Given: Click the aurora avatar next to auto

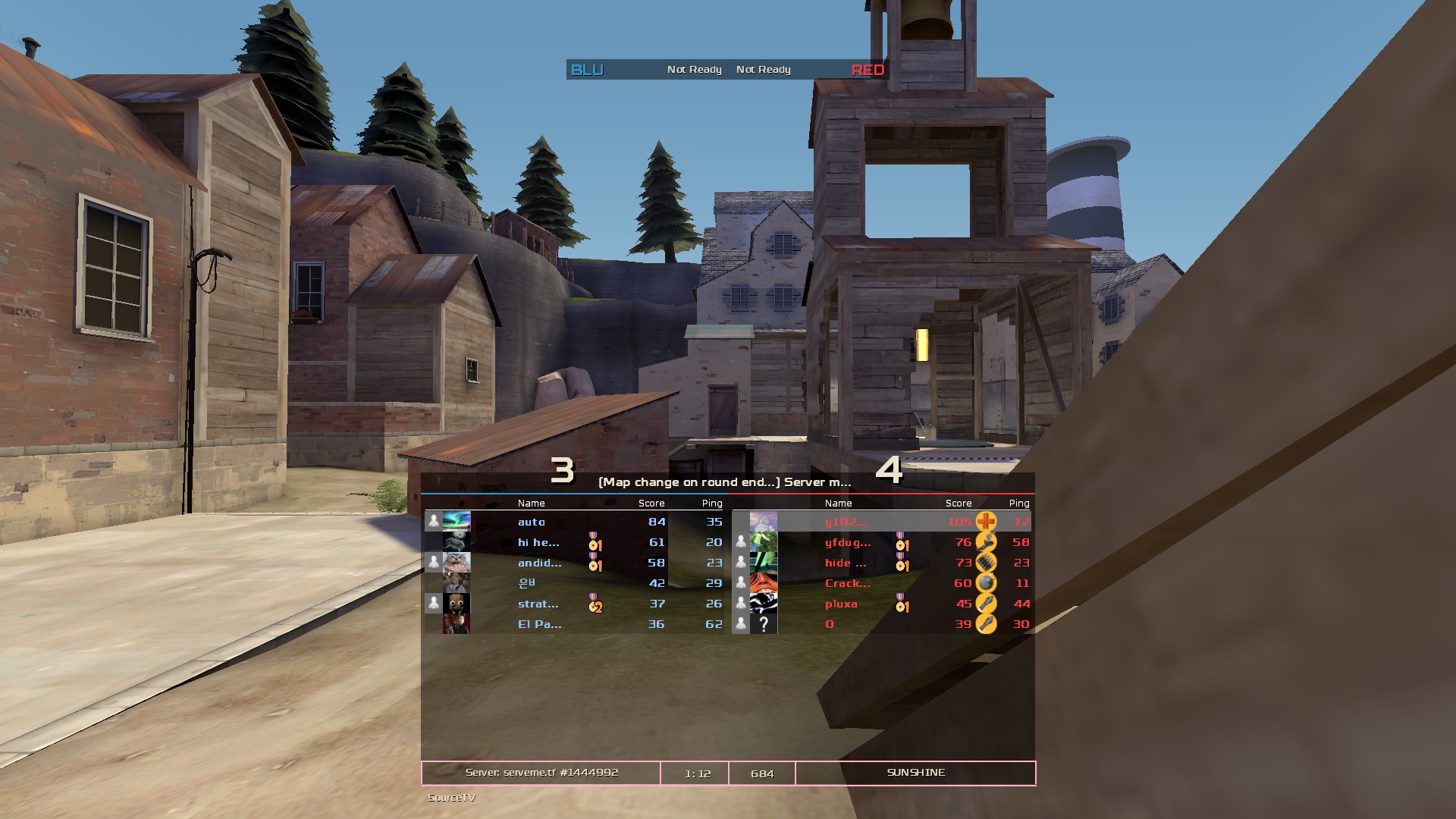Looking at the screenshot, I should click(457, 521).
